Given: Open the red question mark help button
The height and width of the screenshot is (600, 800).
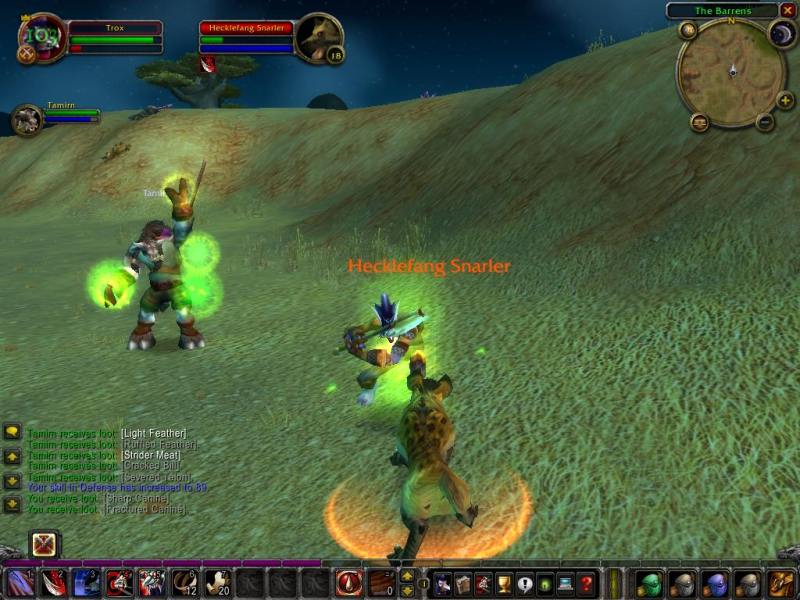Looking at the screenshot, I should (586, 583).
